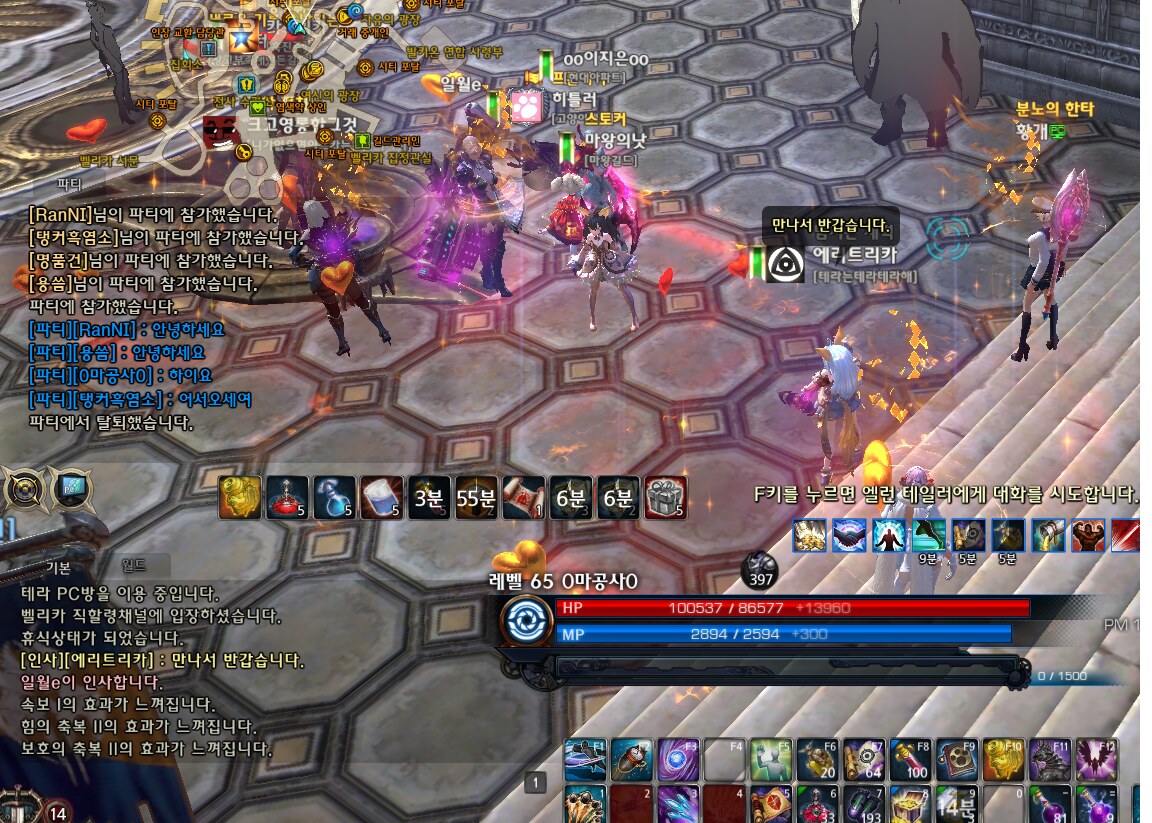The width and height of the screenshot is (1152, 823).
Task: Use the F5 green figure skill
Action: pyautogui.click(x=771, y=761)
